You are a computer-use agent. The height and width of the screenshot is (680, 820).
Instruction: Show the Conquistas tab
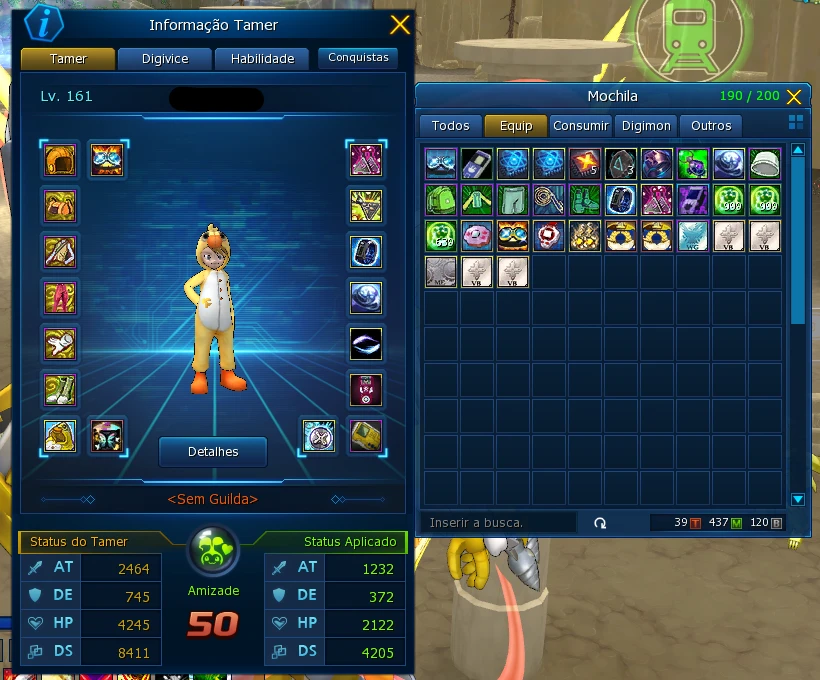(x=358, y=58)
